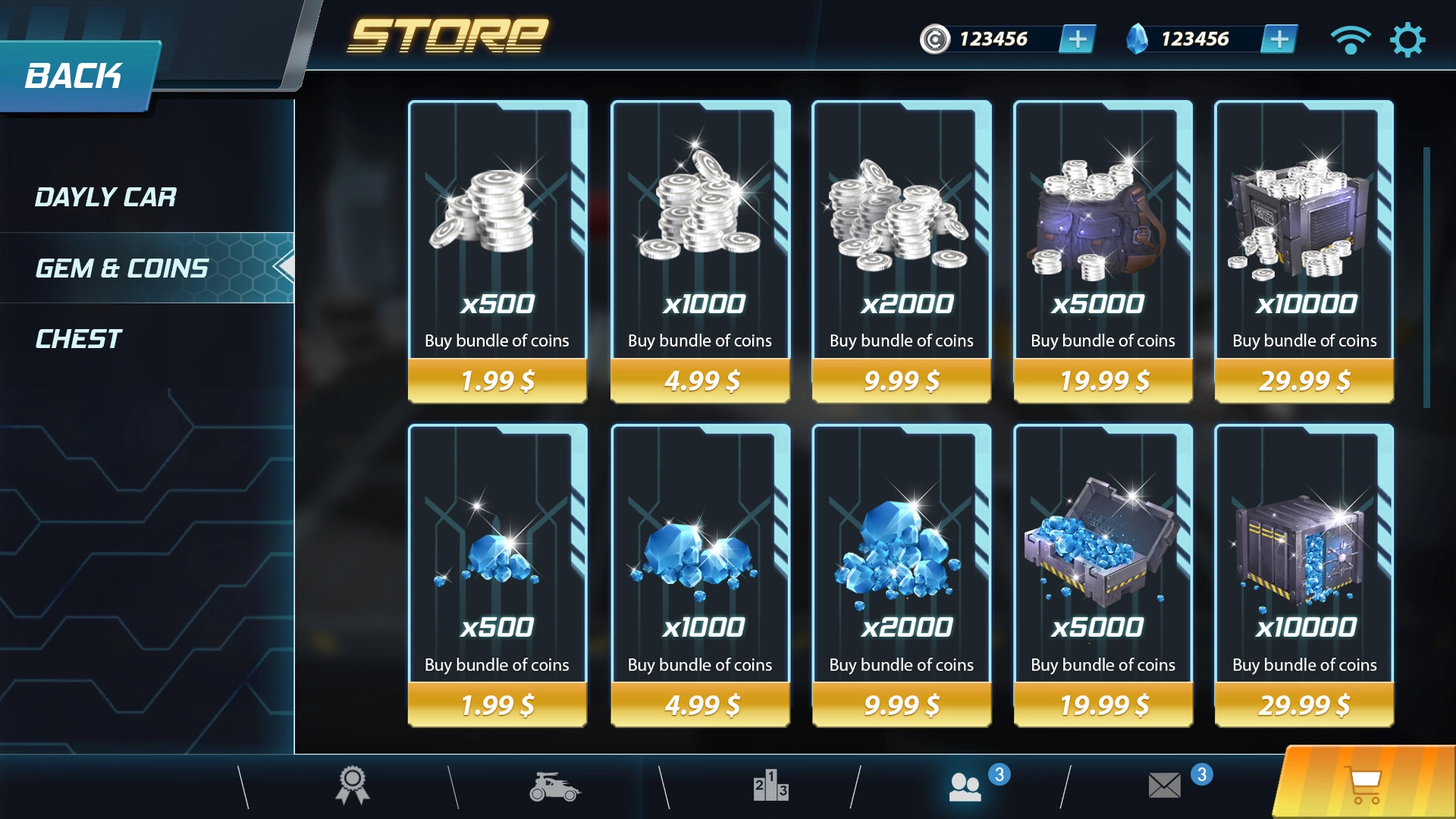Buy the x500 coin bundle for 1.99 $
Viewport: 1456px width, 819px height.
pos(497,380)
